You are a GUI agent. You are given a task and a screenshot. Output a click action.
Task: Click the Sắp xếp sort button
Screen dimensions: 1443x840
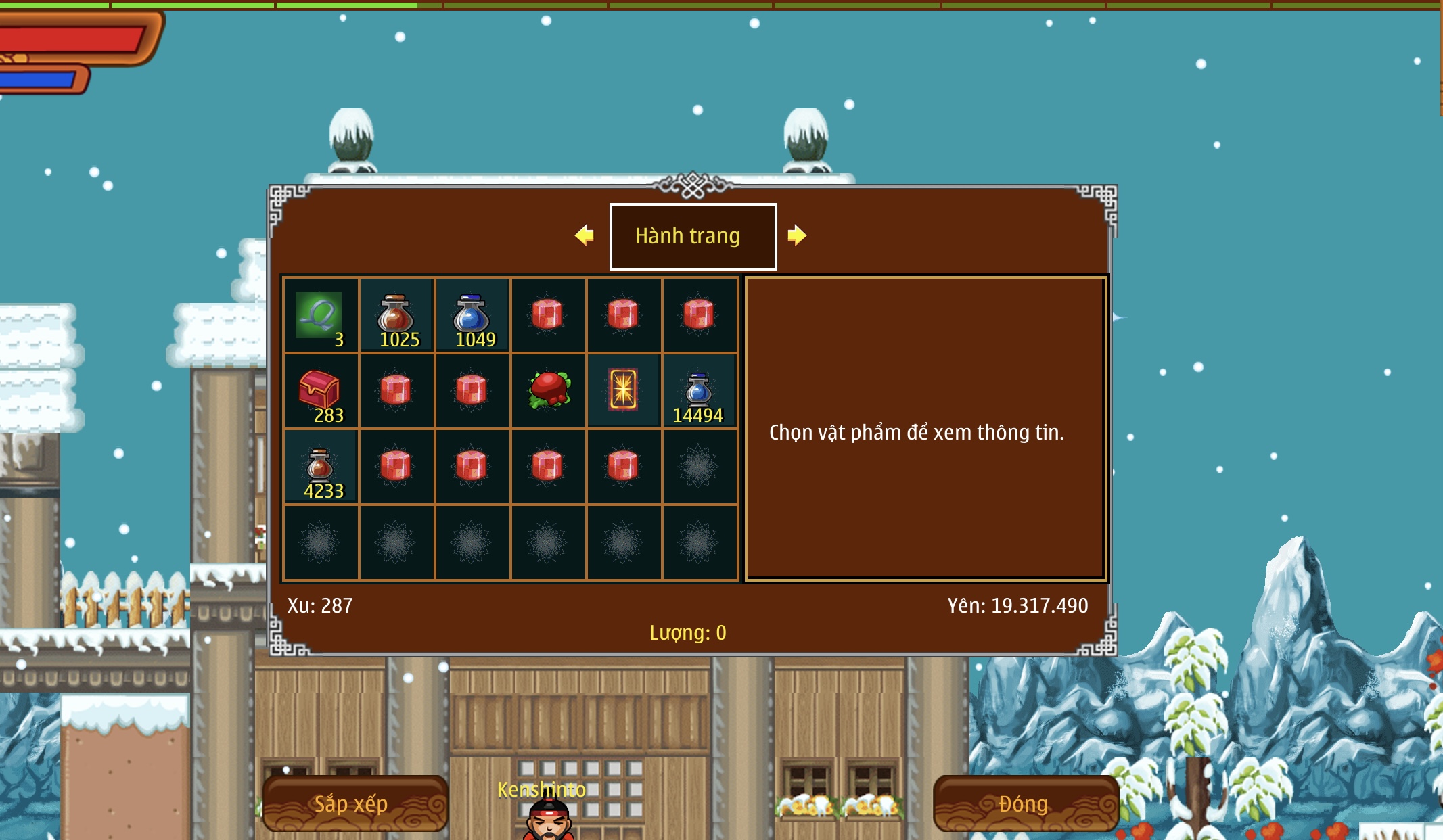[354, 803]
